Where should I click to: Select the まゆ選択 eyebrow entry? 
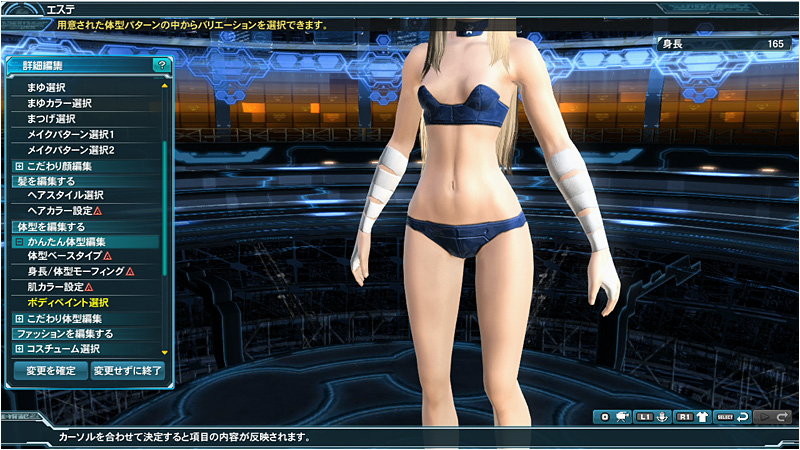[47, 87]
